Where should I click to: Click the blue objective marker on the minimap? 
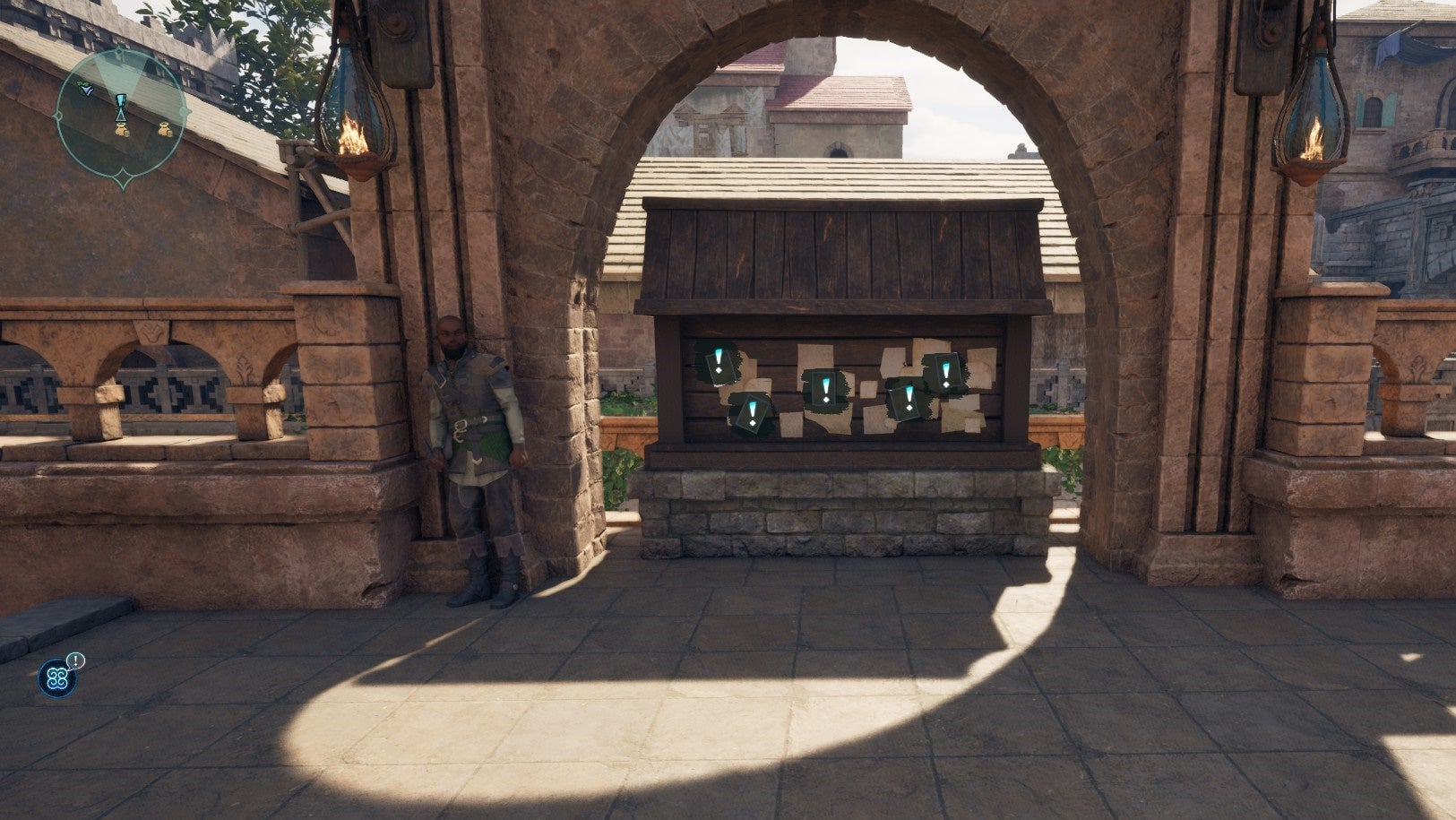pyautogui.click(x=121, y=108)
